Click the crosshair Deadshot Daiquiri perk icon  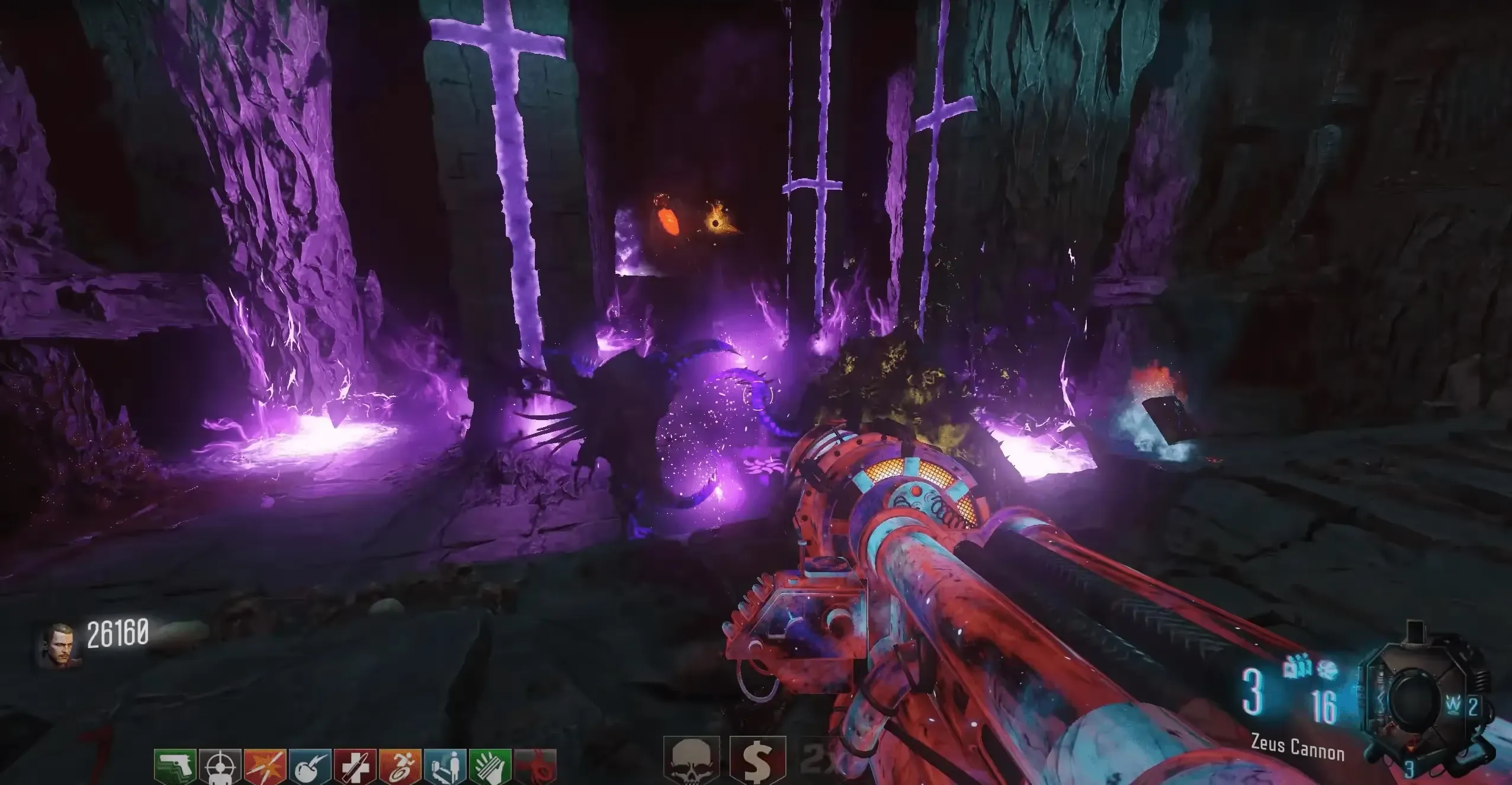coord(220,767)
